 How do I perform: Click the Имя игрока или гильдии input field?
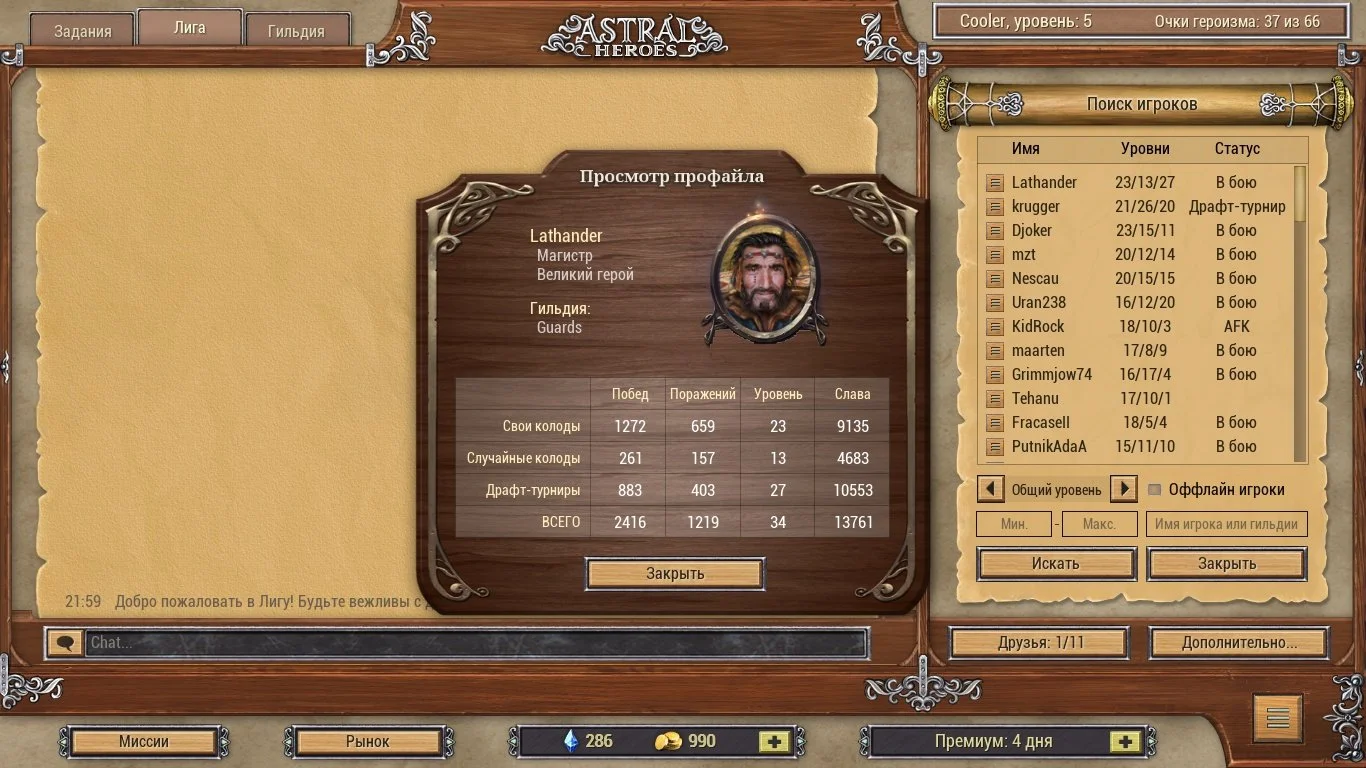pyautogui.click(x=1227, y=523)
